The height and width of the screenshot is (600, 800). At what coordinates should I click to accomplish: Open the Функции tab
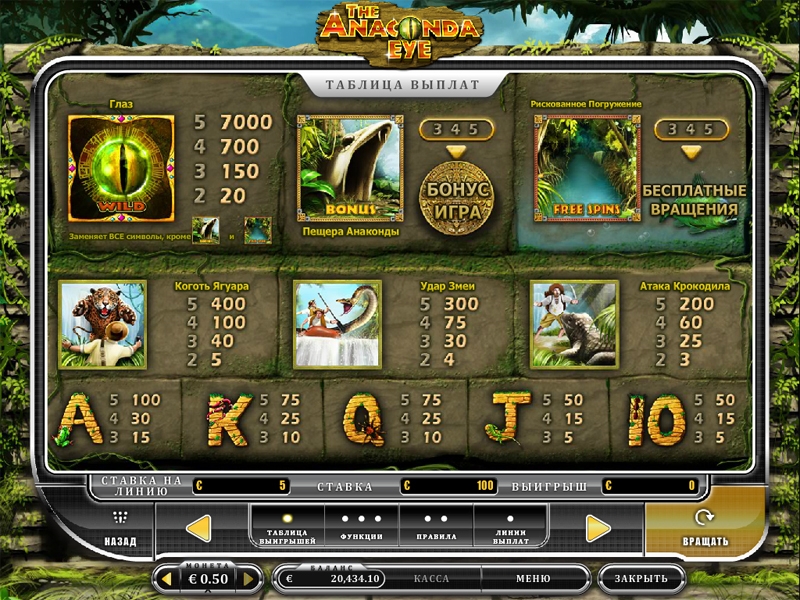361,527
